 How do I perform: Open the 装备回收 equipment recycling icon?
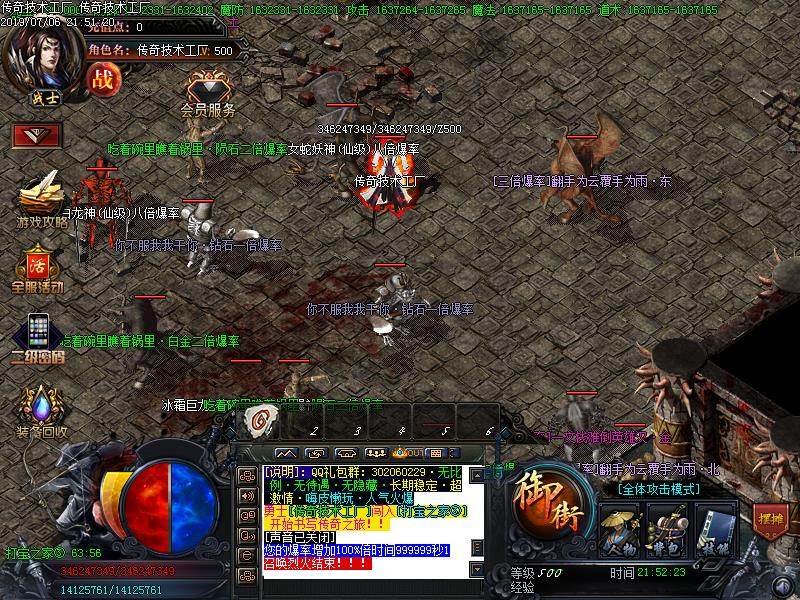tap(41, 412)
